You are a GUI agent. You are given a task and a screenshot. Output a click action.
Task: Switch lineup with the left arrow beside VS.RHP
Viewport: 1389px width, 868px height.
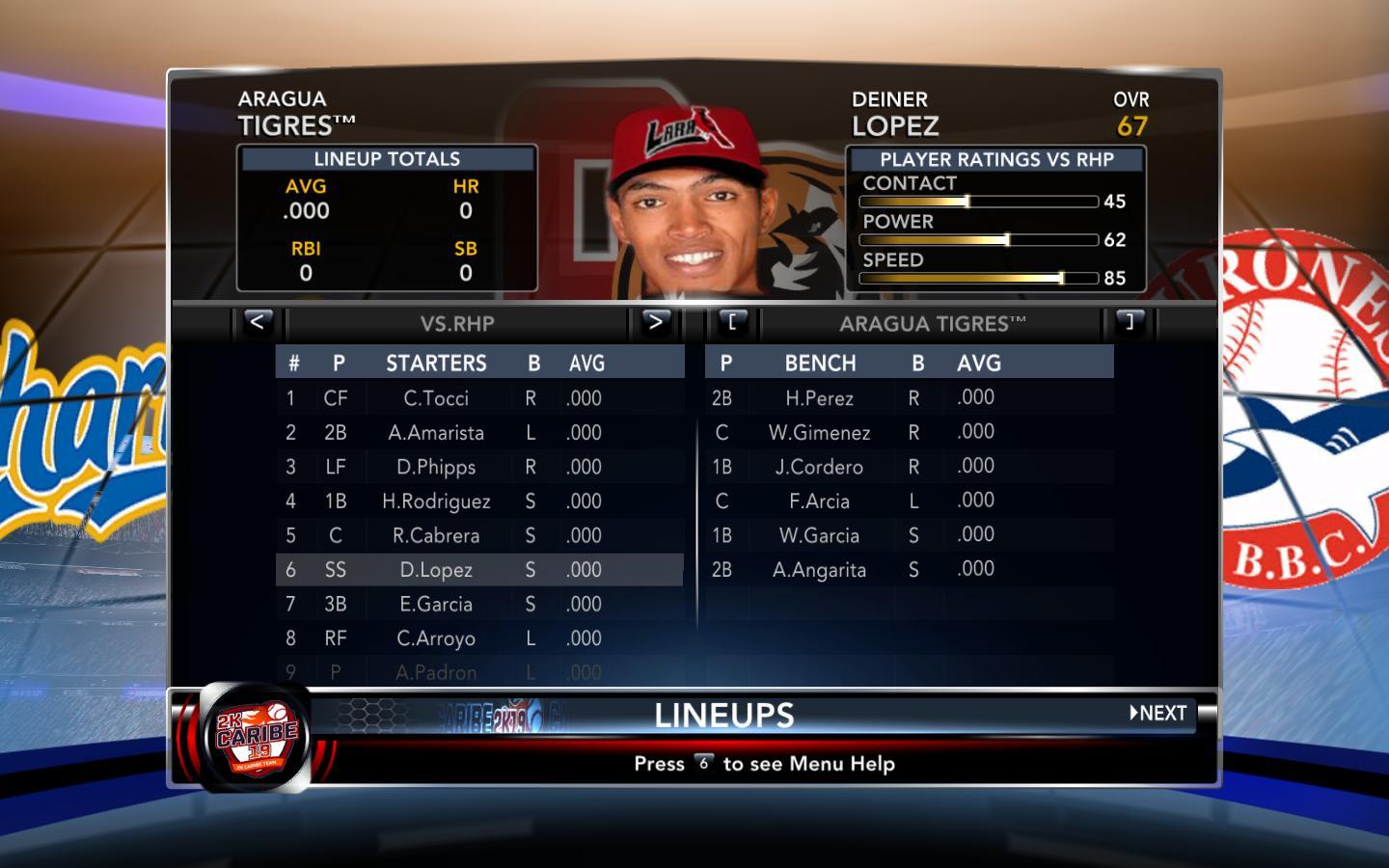[257, 322]
